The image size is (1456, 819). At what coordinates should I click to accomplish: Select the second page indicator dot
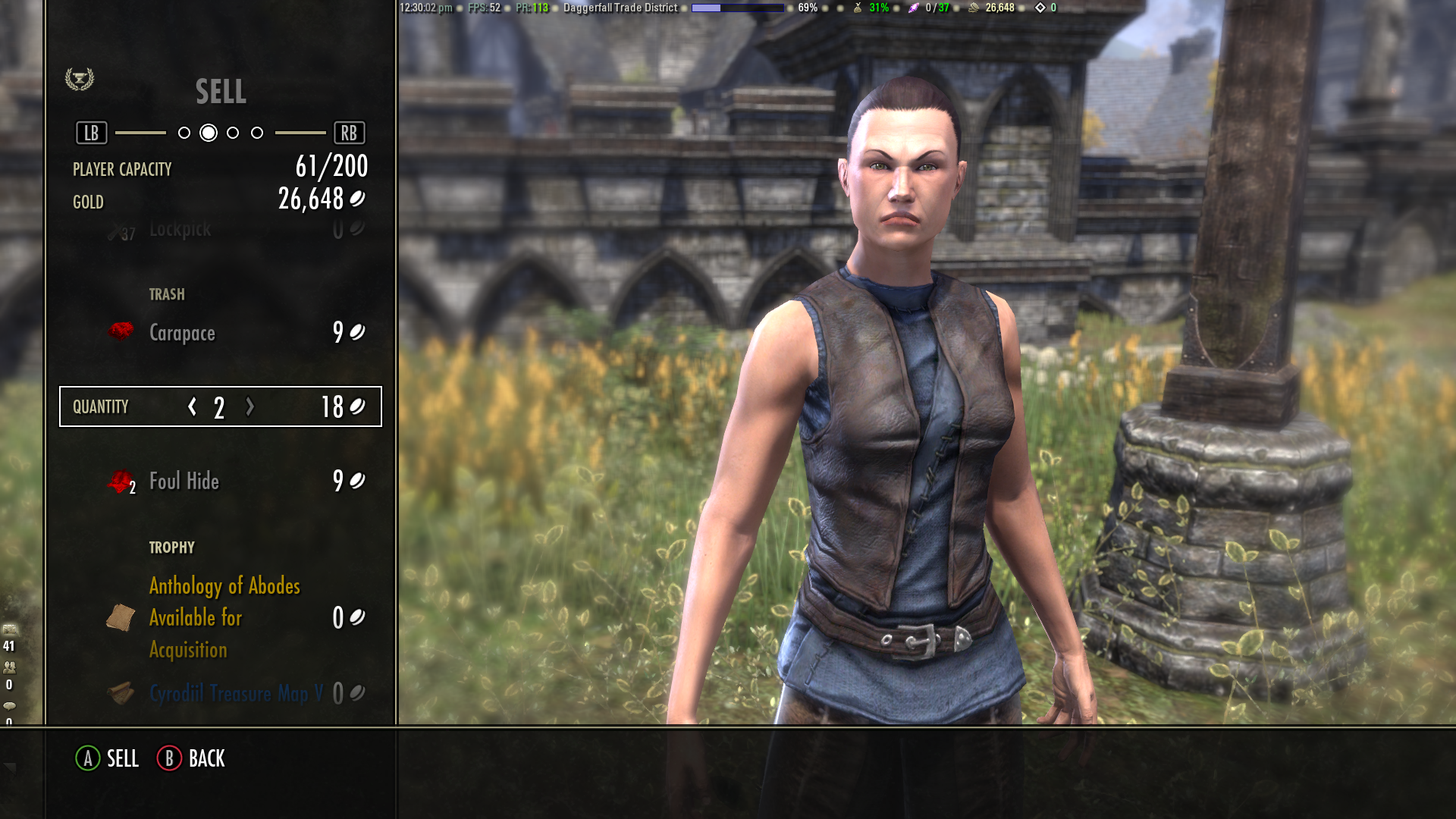click(208, 132)
